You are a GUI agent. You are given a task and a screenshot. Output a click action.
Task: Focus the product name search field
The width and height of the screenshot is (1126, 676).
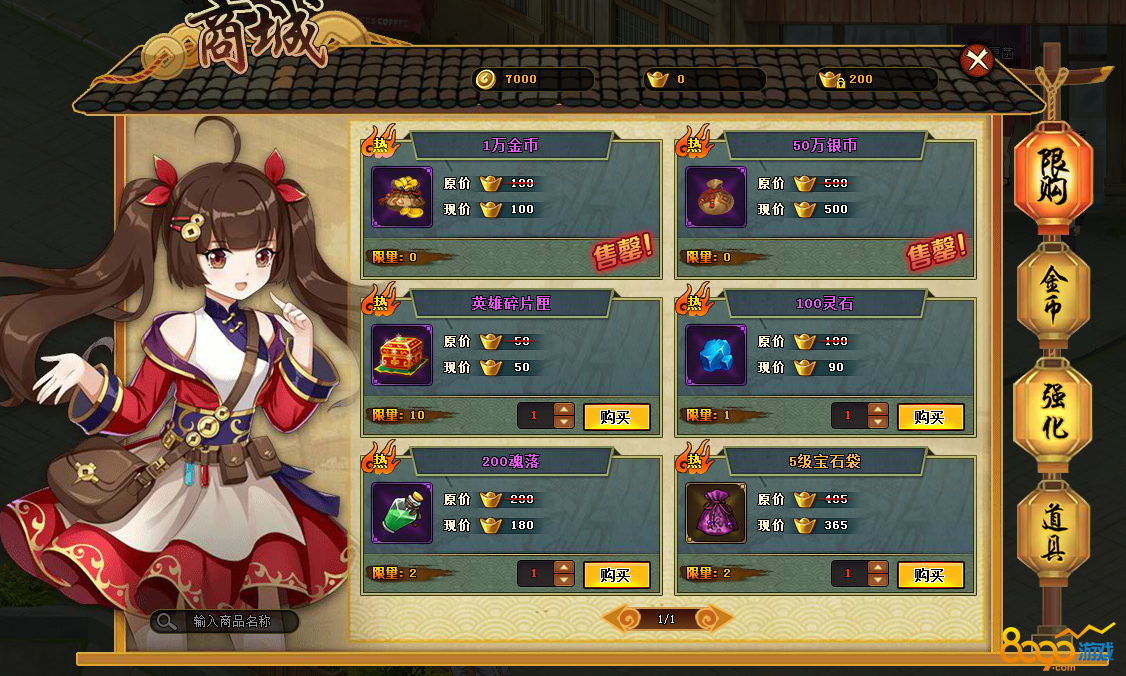(x=231, y=621)
